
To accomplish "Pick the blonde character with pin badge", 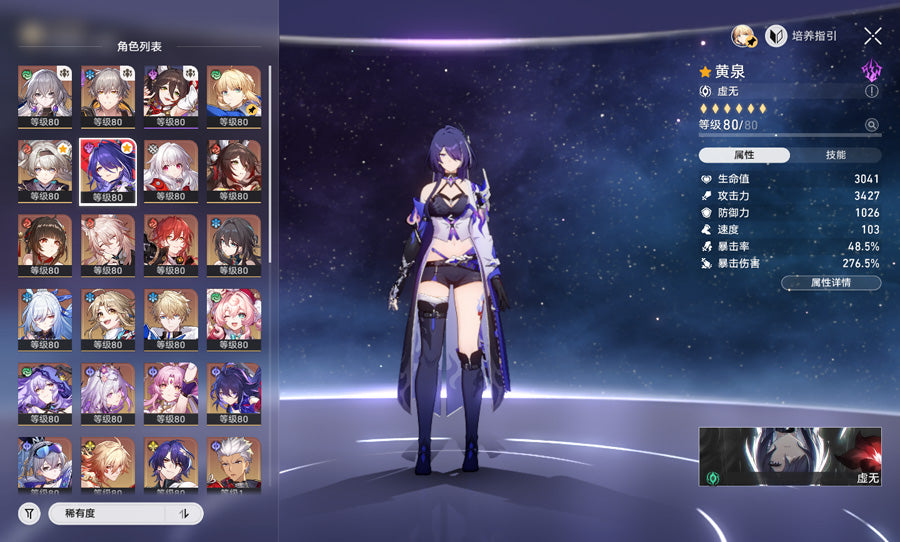I will pyautogui.click(x=234, y=96).
